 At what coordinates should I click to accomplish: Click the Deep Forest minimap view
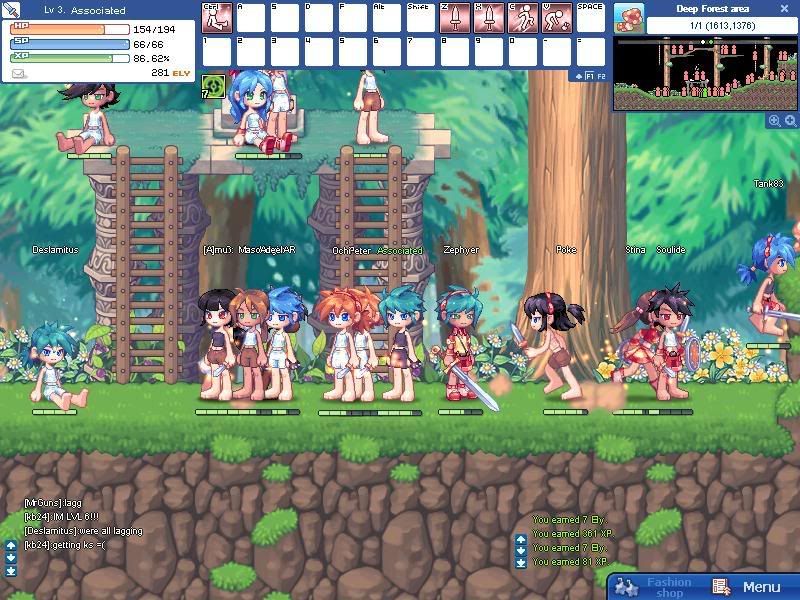point(706,74)
